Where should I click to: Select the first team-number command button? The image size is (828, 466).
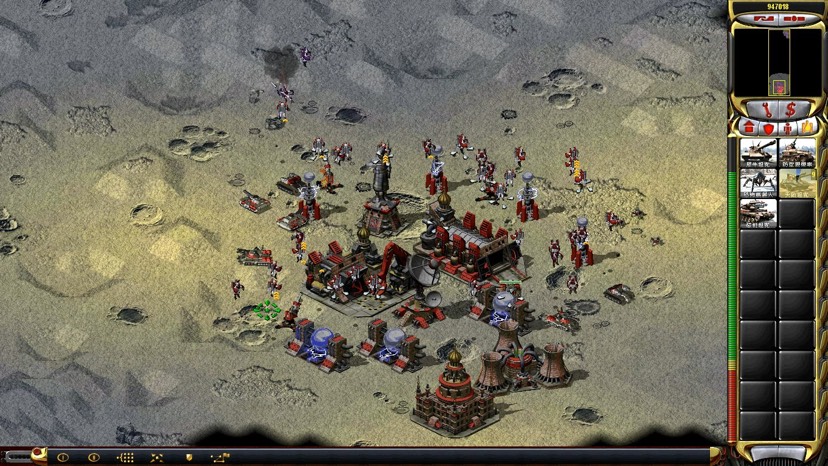click(x=63, y=457)
